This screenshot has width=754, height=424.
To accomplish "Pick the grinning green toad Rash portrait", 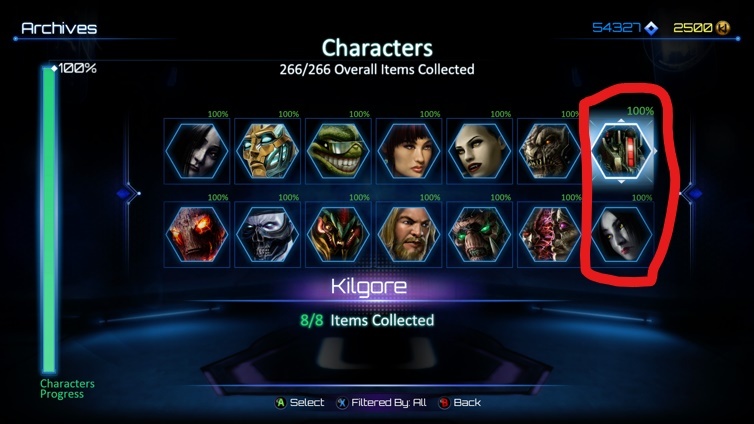I will click(x=338, y=150).
